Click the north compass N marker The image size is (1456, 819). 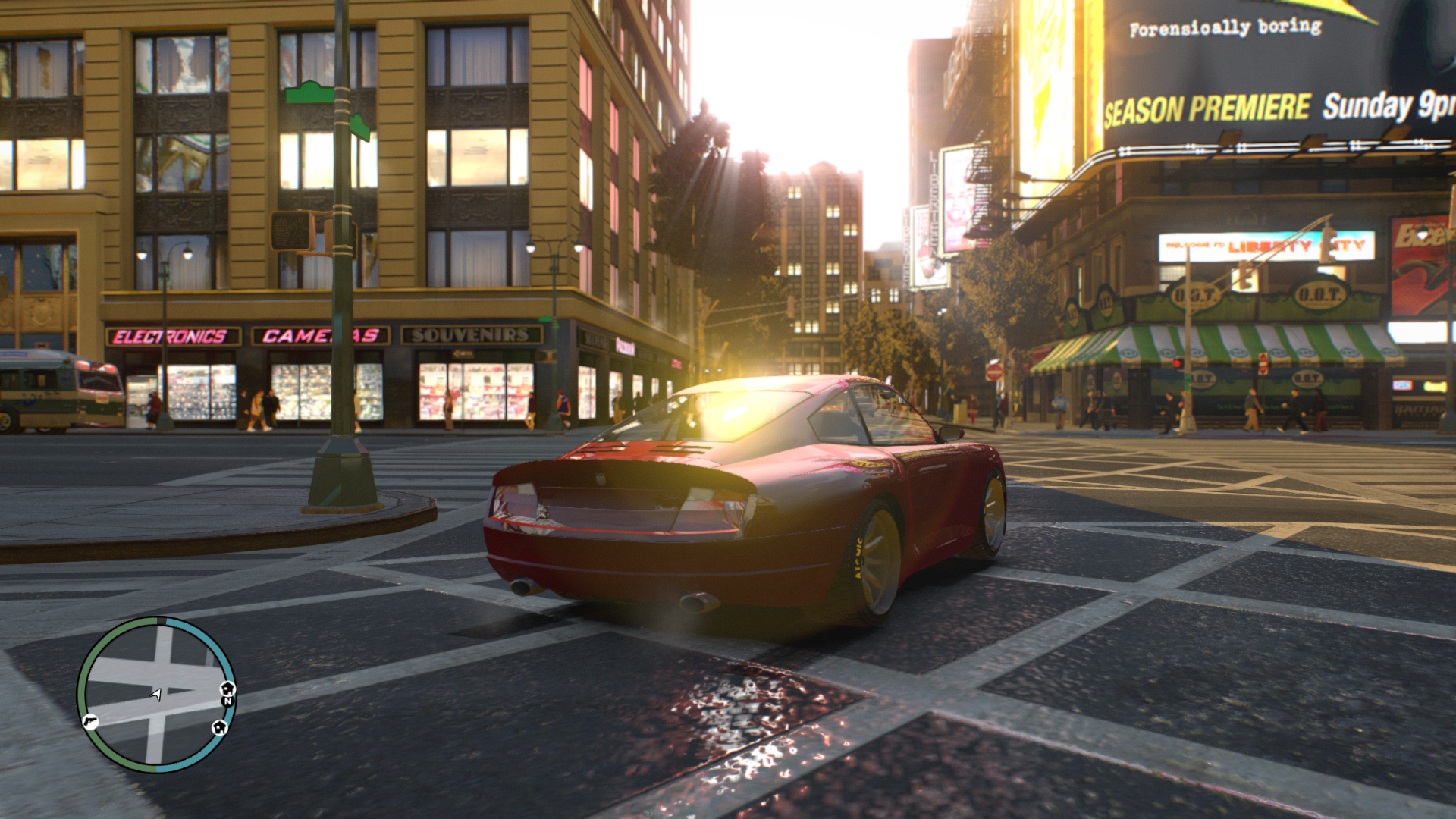point(227,701)
